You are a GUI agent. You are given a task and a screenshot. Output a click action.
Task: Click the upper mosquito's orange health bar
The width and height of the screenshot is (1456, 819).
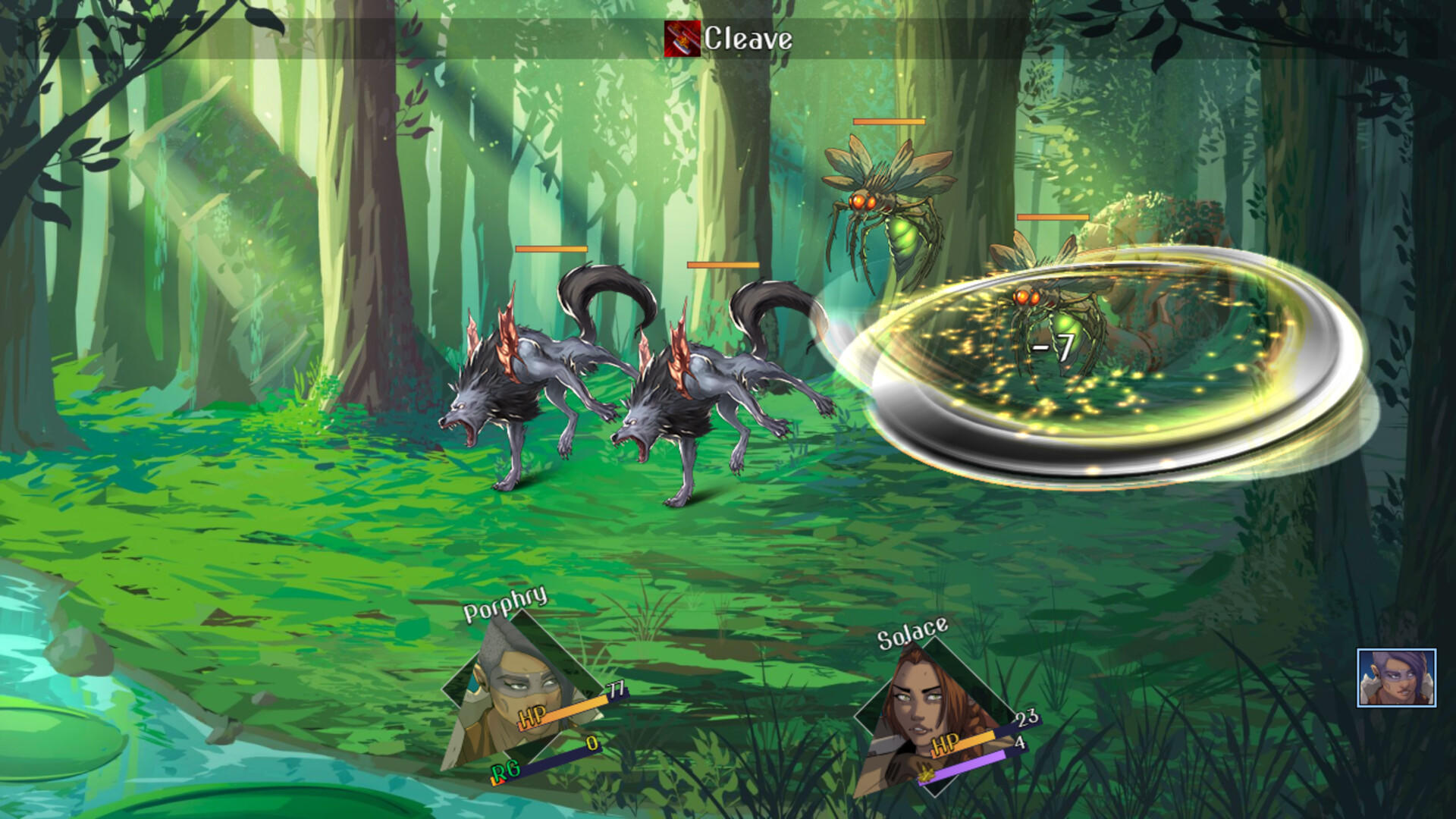[889, 121]
